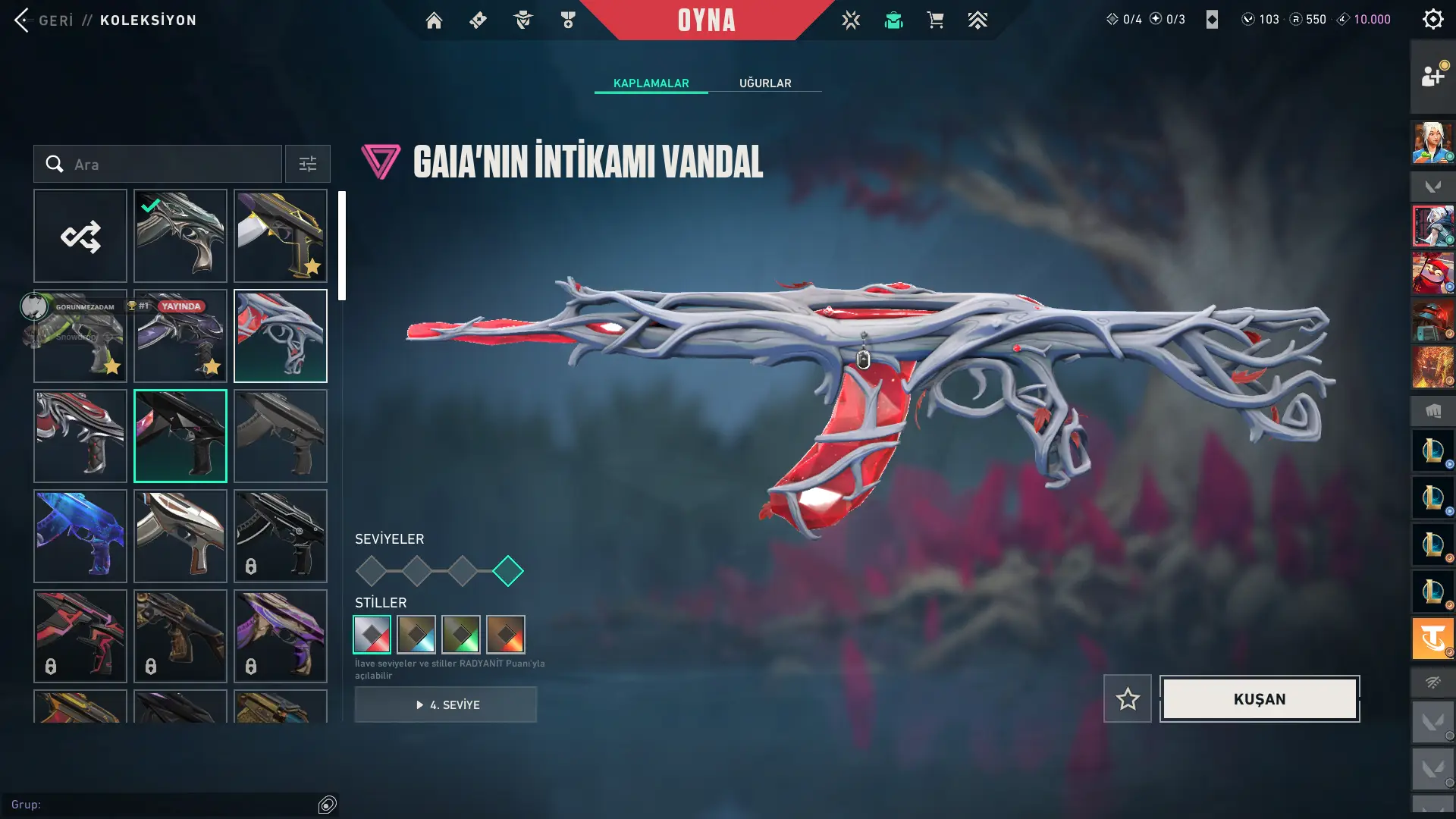Pick the orange style variant swatch
The image size is (1456, 819).
coord(506,635)
